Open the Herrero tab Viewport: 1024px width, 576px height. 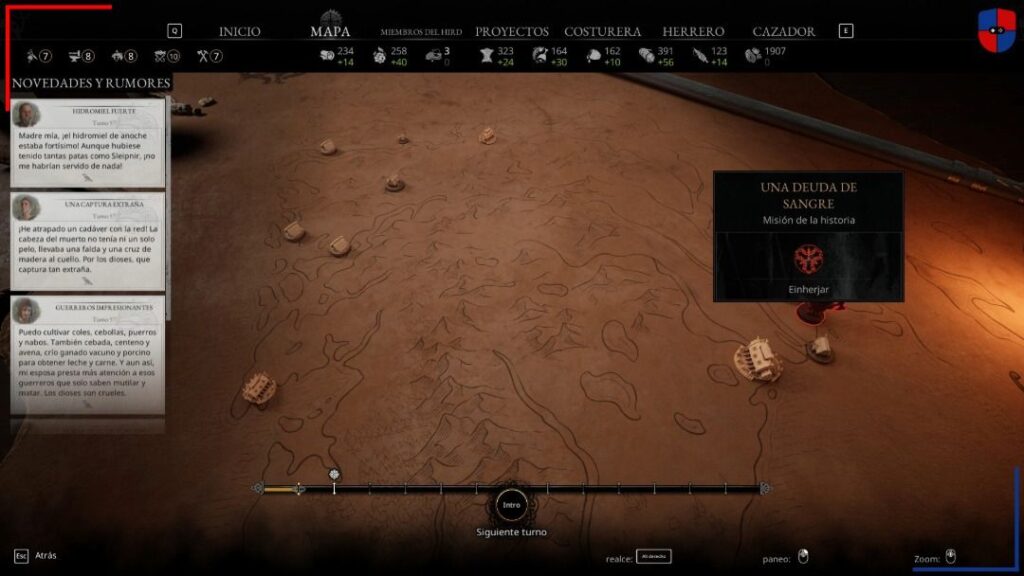[x=693, y=32]
